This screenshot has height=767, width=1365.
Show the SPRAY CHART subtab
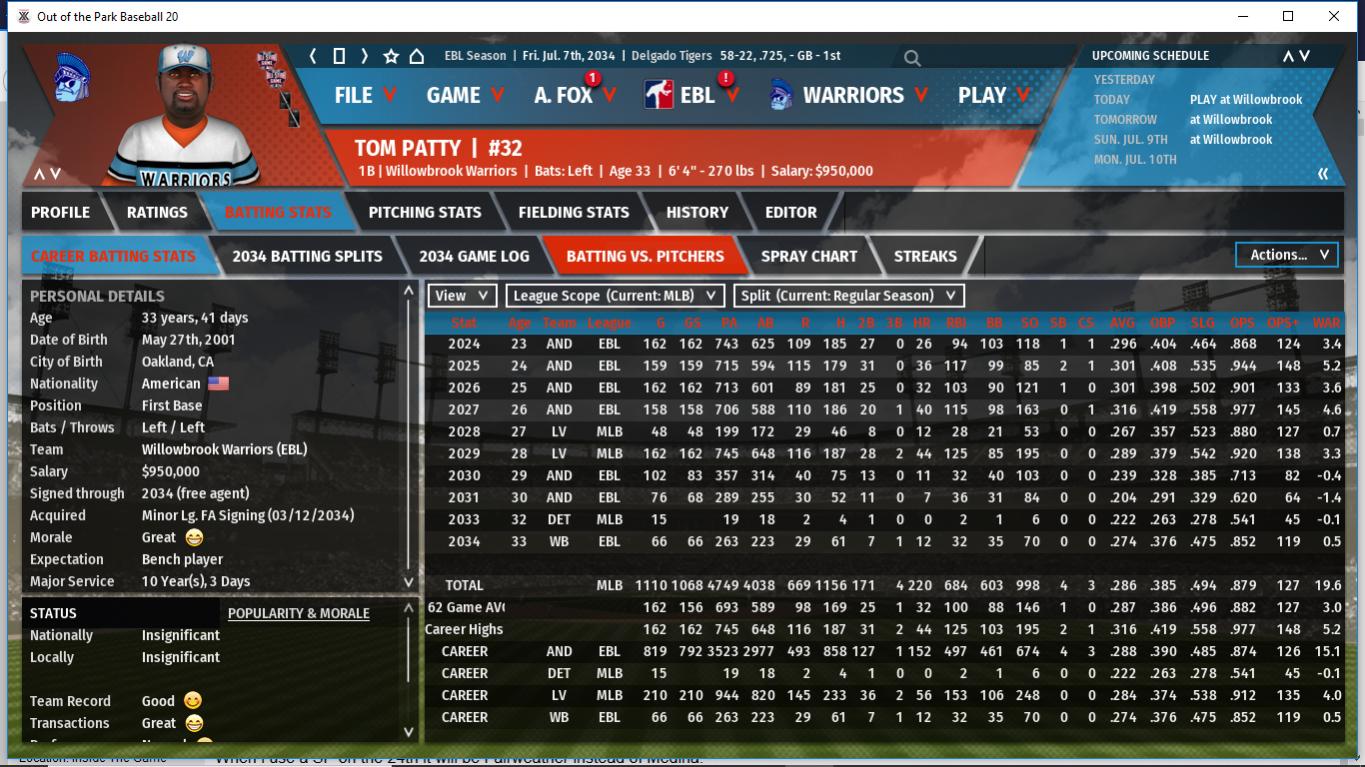808,256
